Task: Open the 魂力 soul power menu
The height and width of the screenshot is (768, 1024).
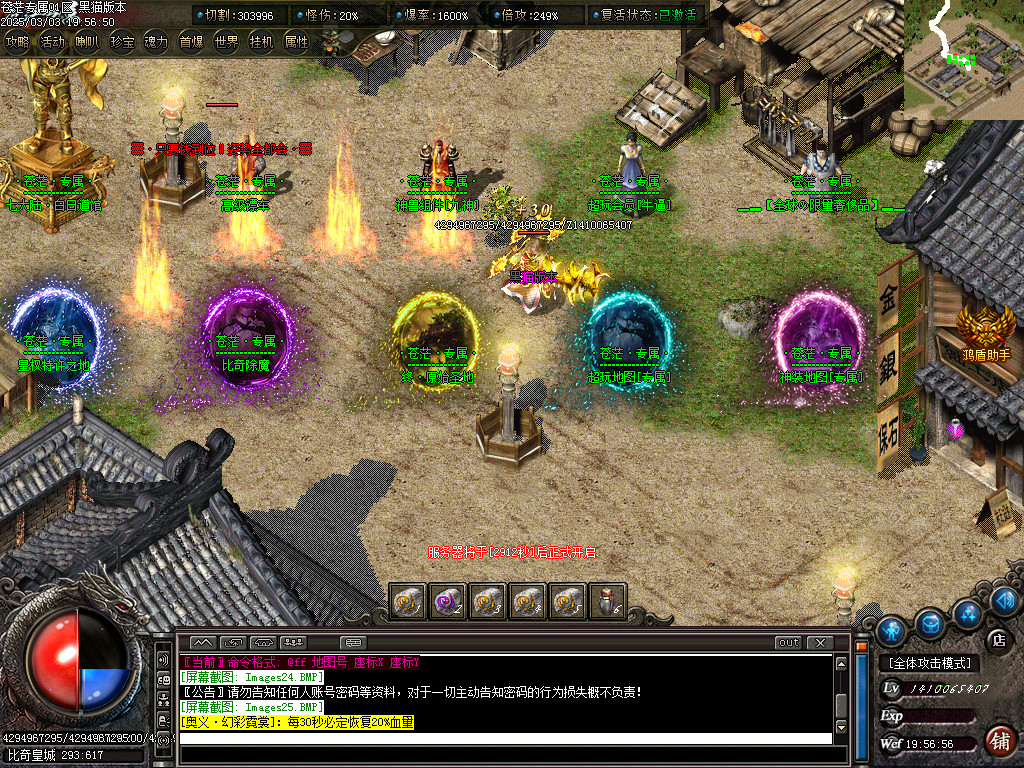Action: click(156, 42)
